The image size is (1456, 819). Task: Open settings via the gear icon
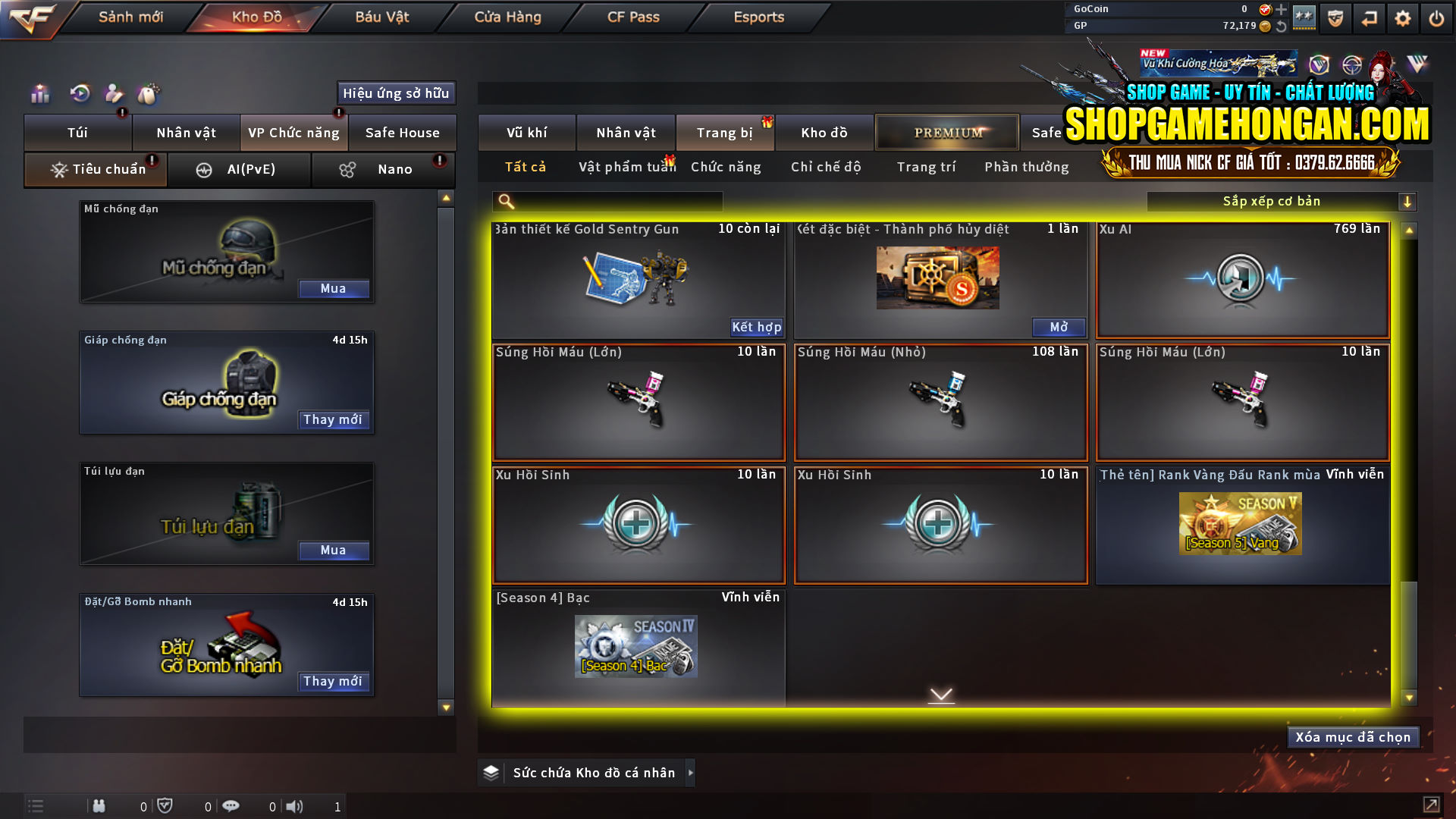pos(1403,17)
